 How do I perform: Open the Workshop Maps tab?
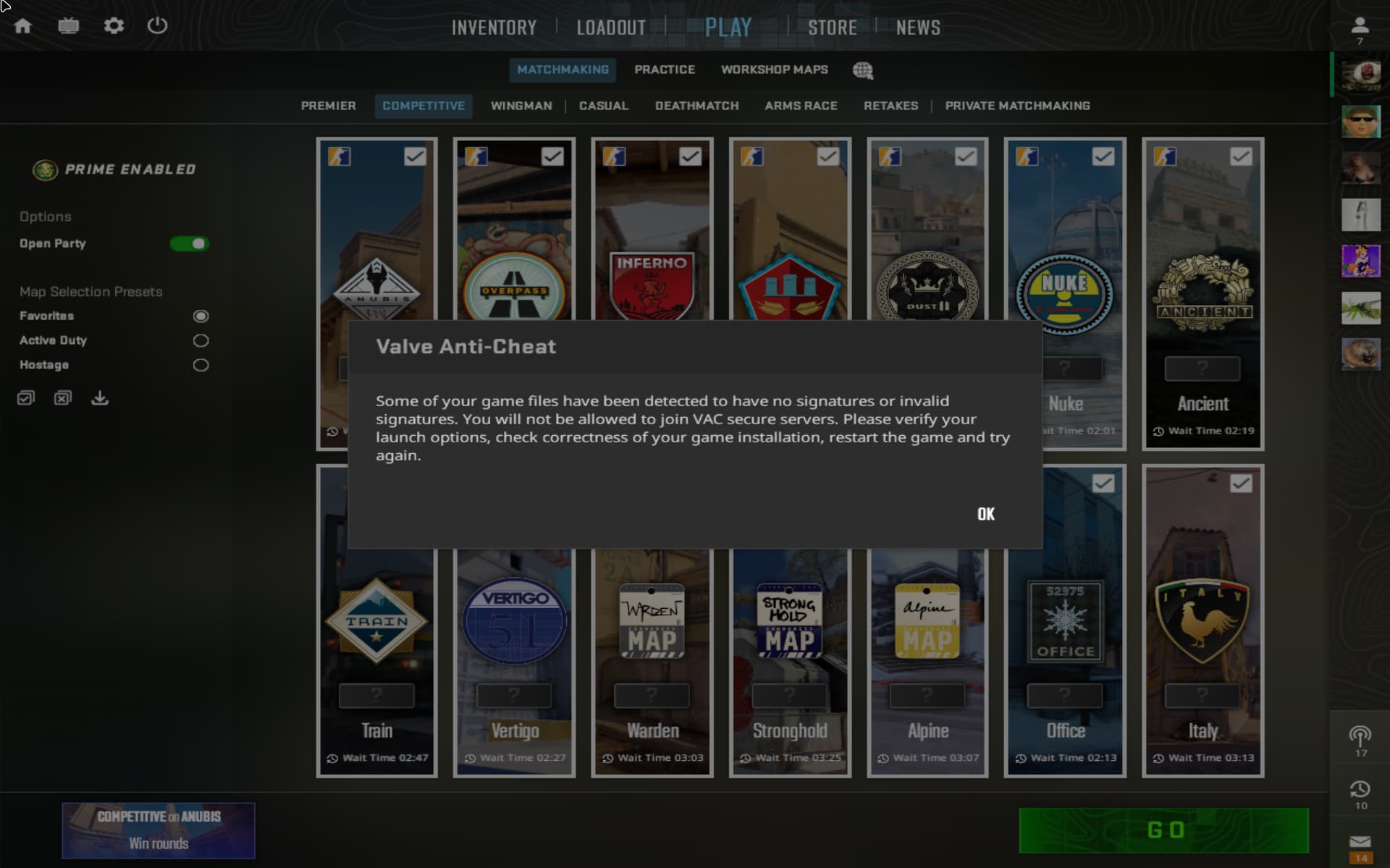tap(774, 69)
